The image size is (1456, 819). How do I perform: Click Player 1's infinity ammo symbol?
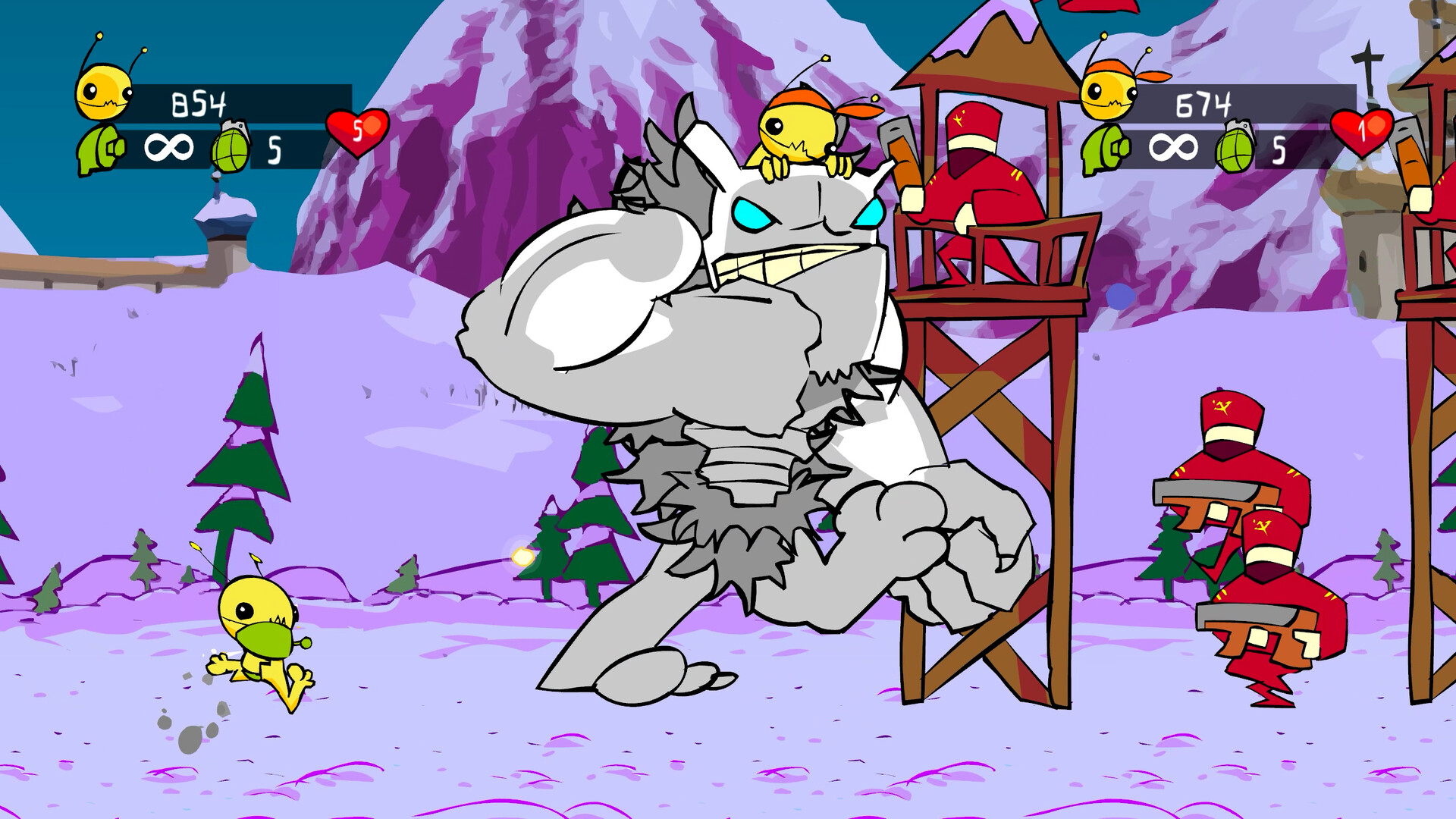(171, 146)
